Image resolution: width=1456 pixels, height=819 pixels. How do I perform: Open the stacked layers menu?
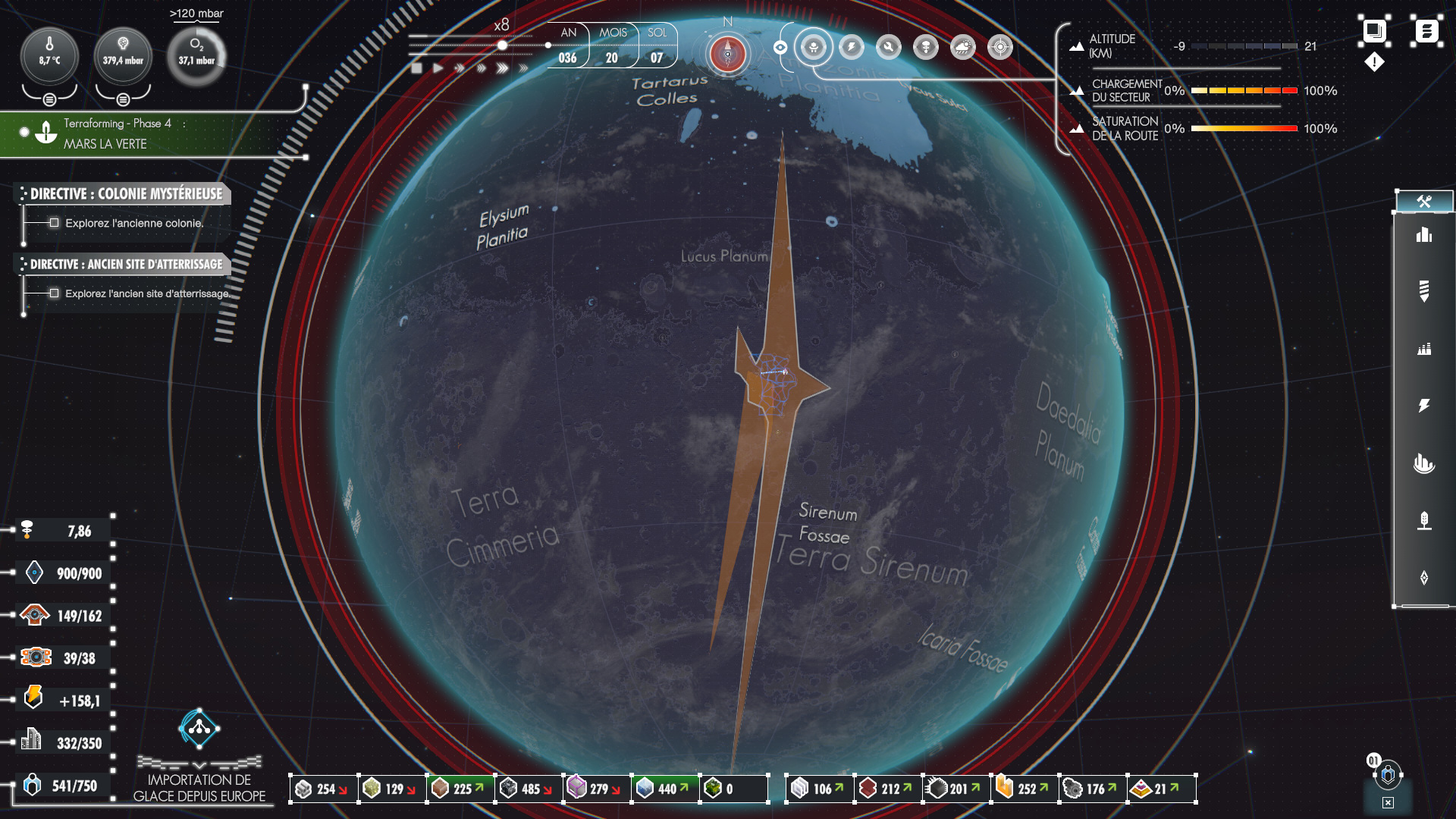[1374, 31]
